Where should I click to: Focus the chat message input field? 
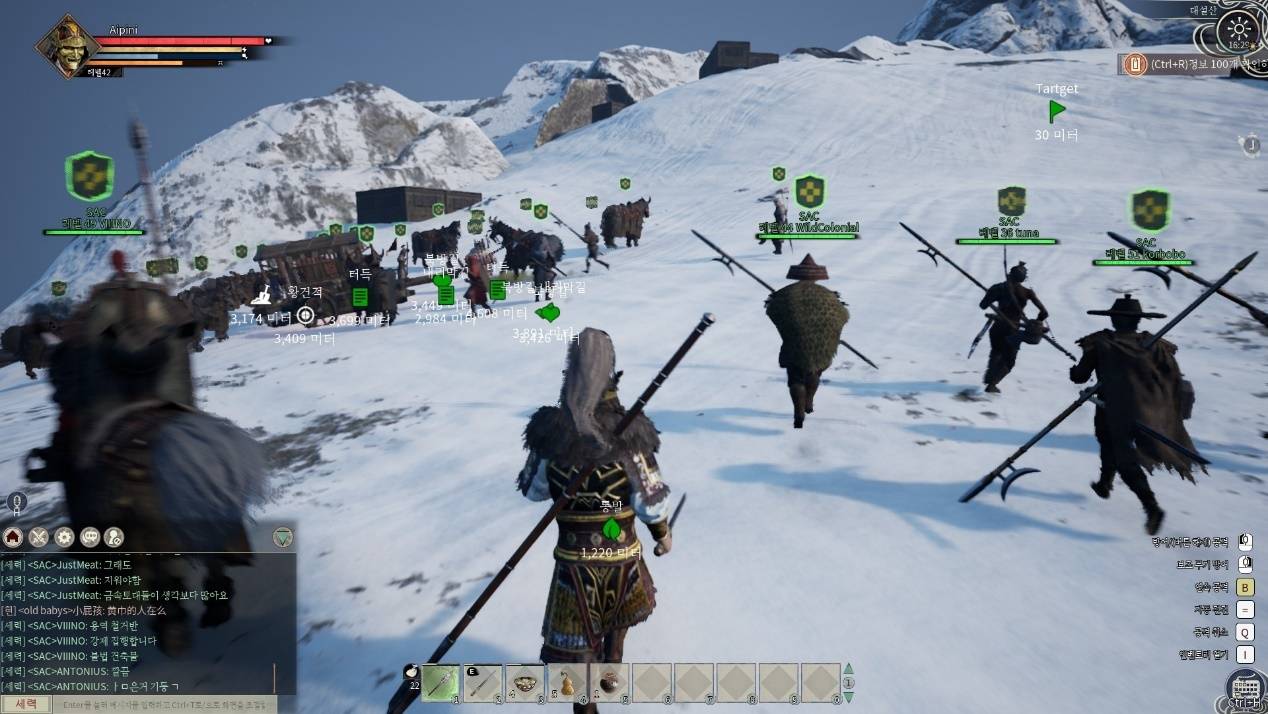tap(165, 704)
